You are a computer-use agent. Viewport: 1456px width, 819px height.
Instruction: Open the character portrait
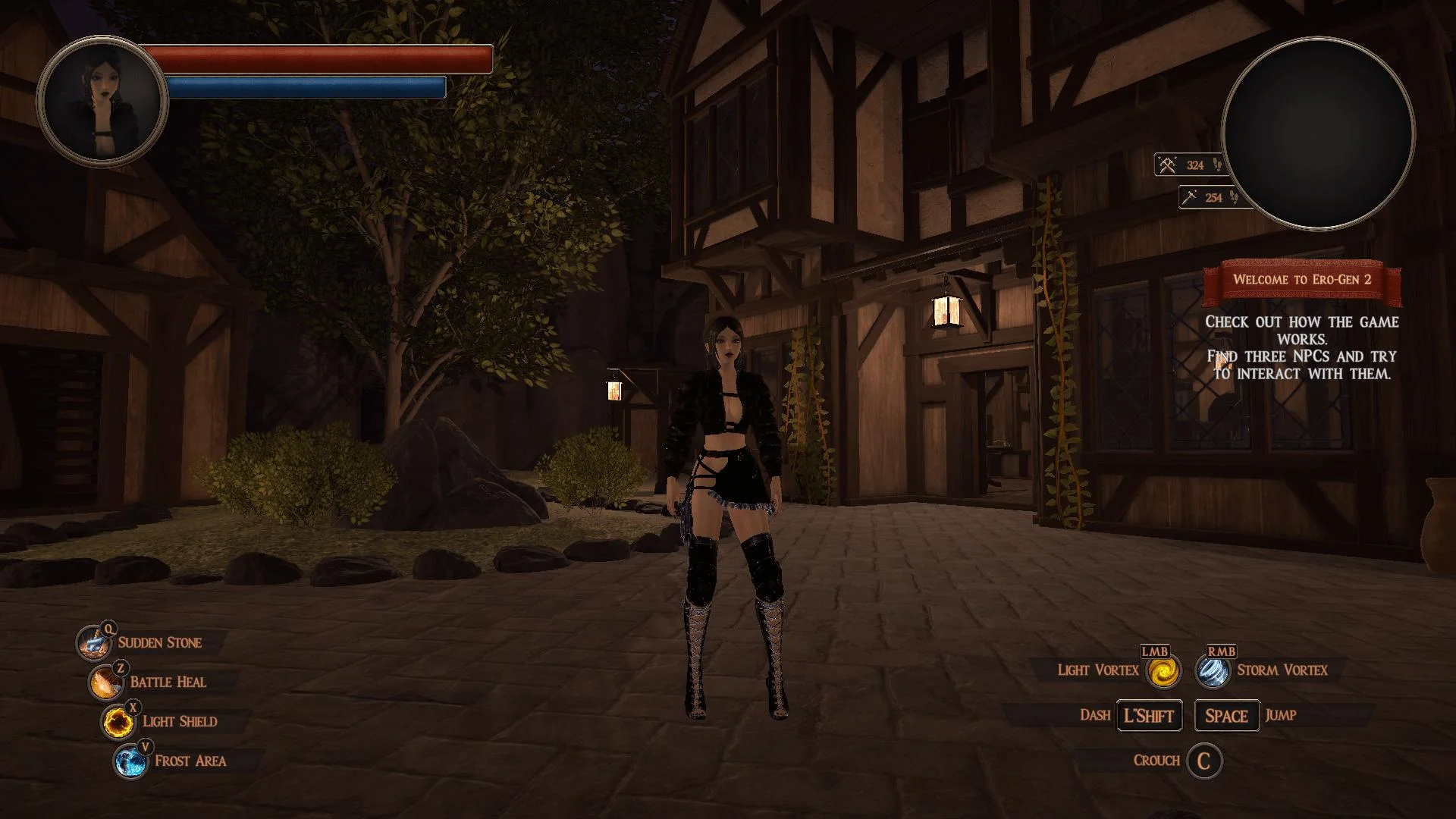pyautogui.click(x=102, y=100)
